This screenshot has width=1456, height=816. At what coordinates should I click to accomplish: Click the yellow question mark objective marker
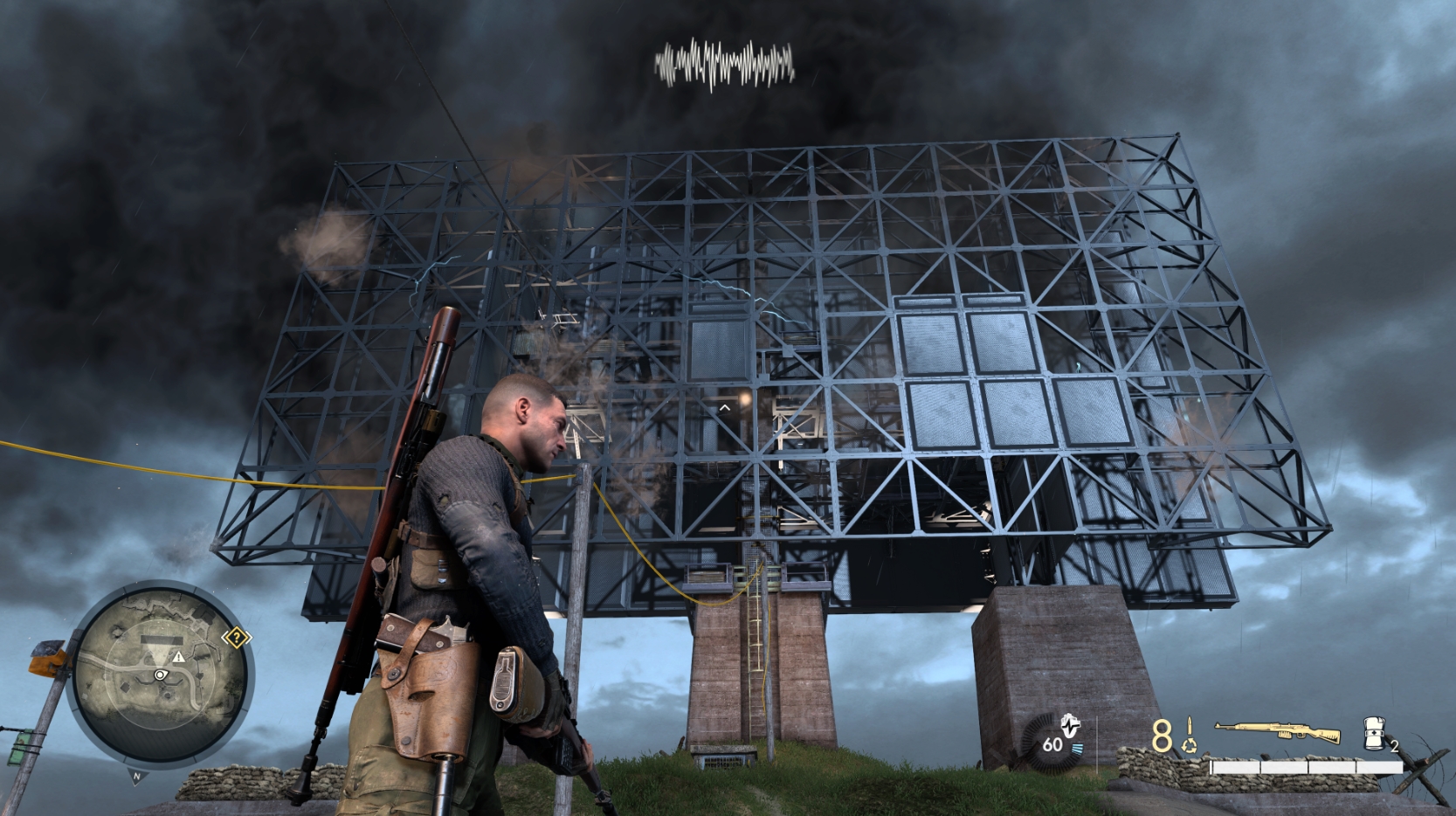[237, 637]
